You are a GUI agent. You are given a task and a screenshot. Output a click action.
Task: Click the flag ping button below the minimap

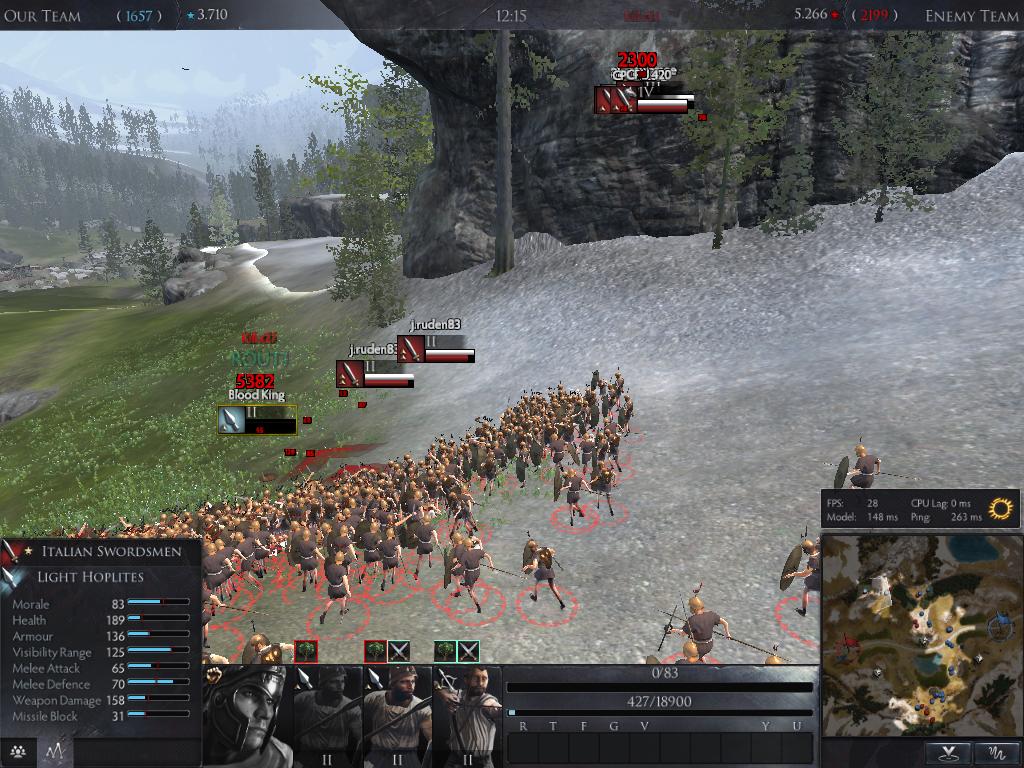pyautogui.click(x=948, y=752)
